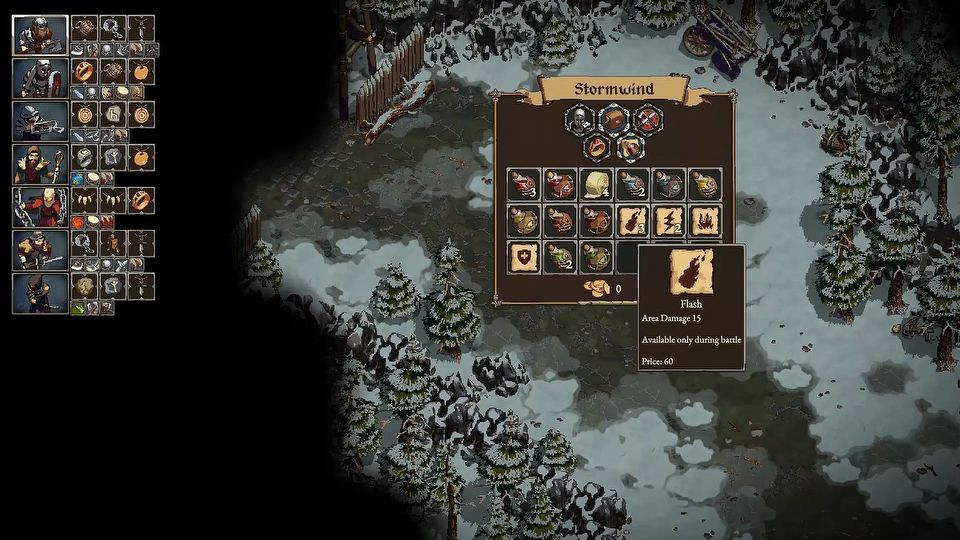
Task: Choose the crossed weapons shop category
Action: [649, 121]
